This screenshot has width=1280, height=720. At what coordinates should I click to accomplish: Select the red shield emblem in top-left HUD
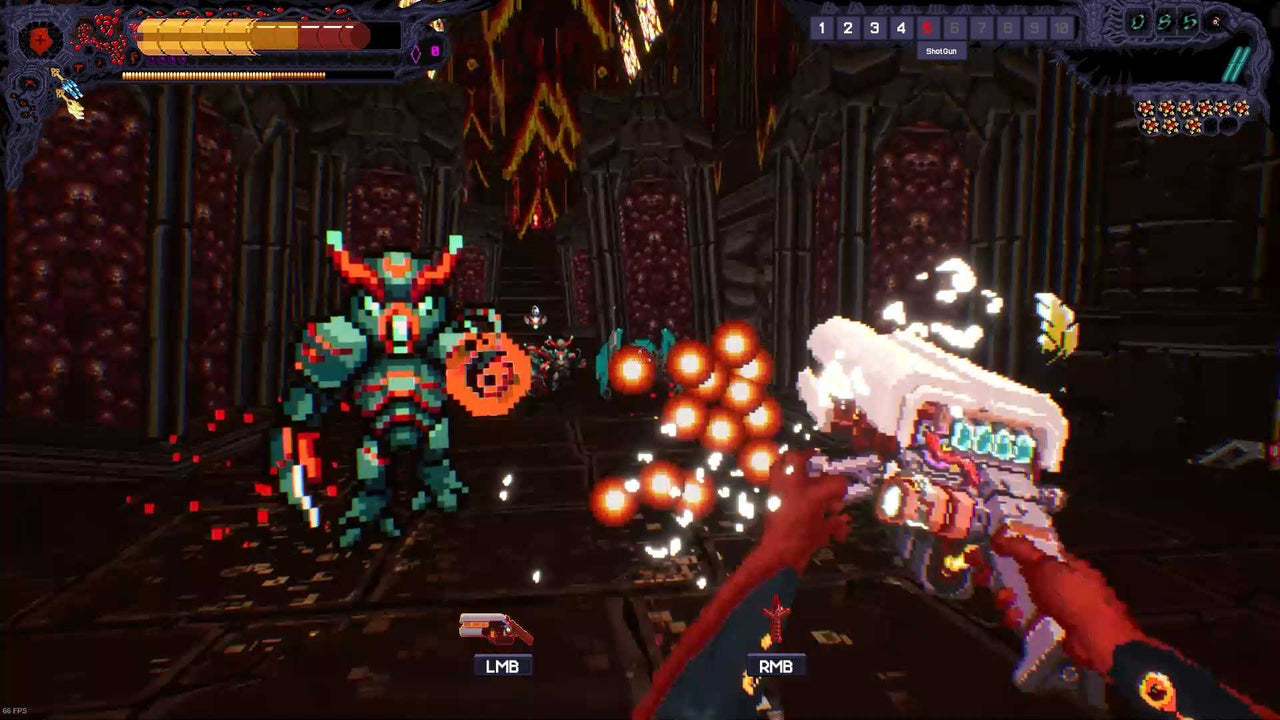[x=39, y=37]
